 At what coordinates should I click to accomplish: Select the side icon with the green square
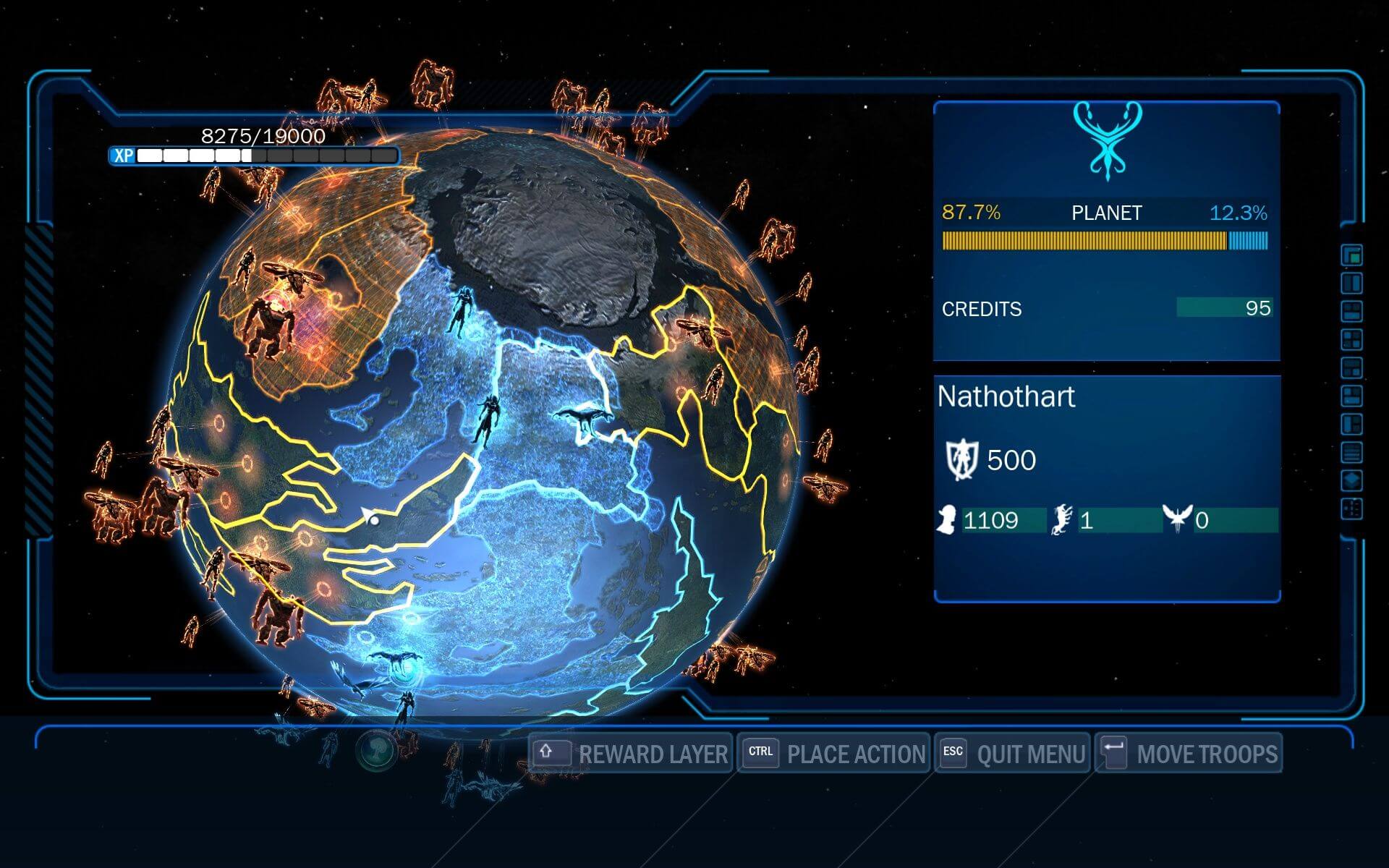[x=1351, y=255]
